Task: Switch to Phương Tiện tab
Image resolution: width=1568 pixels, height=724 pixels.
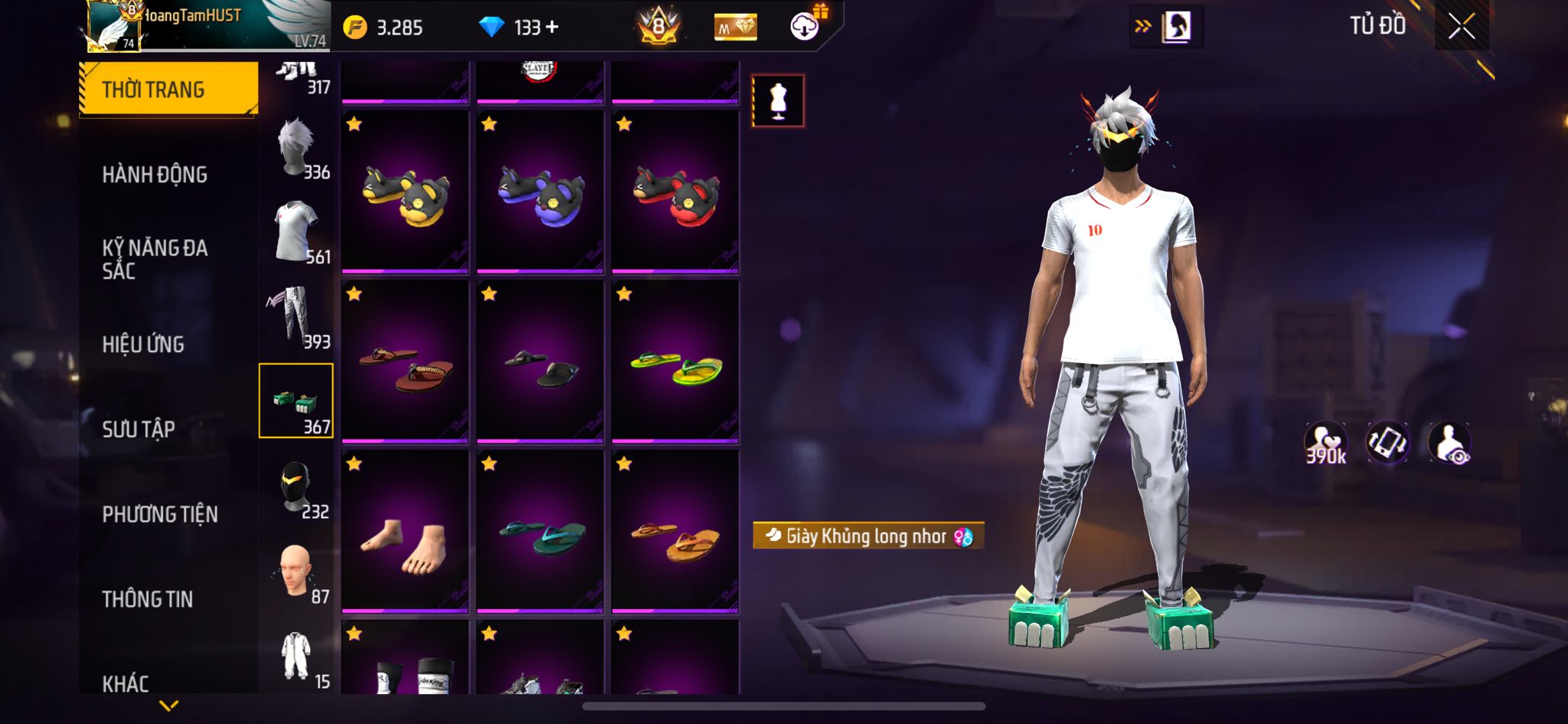Action: [160, 514]
